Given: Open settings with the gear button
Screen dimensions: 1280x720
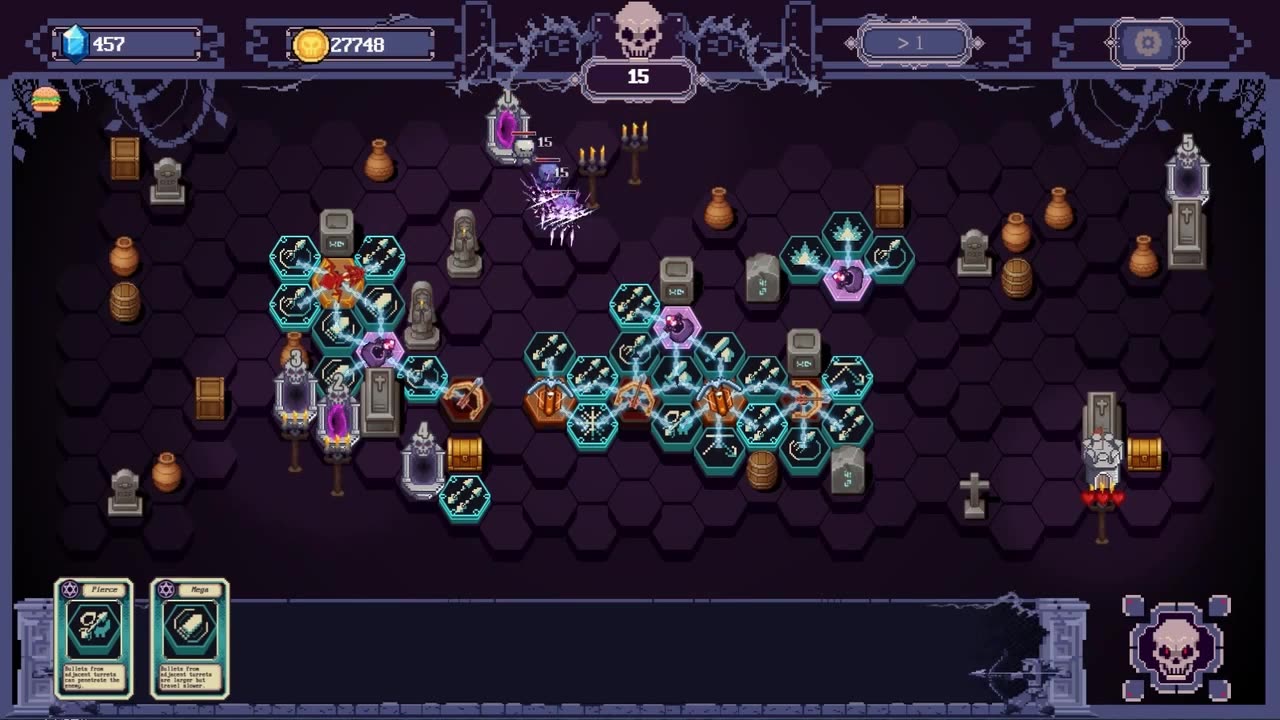Looking at the screenshot, I should tap(1147, 43).
